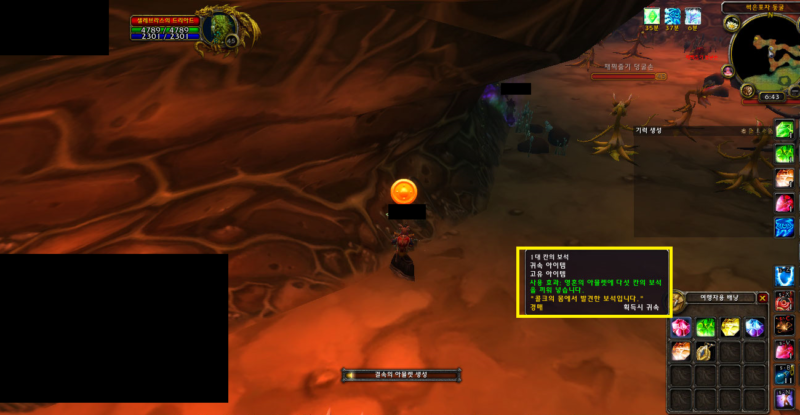This screenshot has width=800, height=415.
Task: Click the pale blue figure buff icon
Action: (x=692, y=16)
